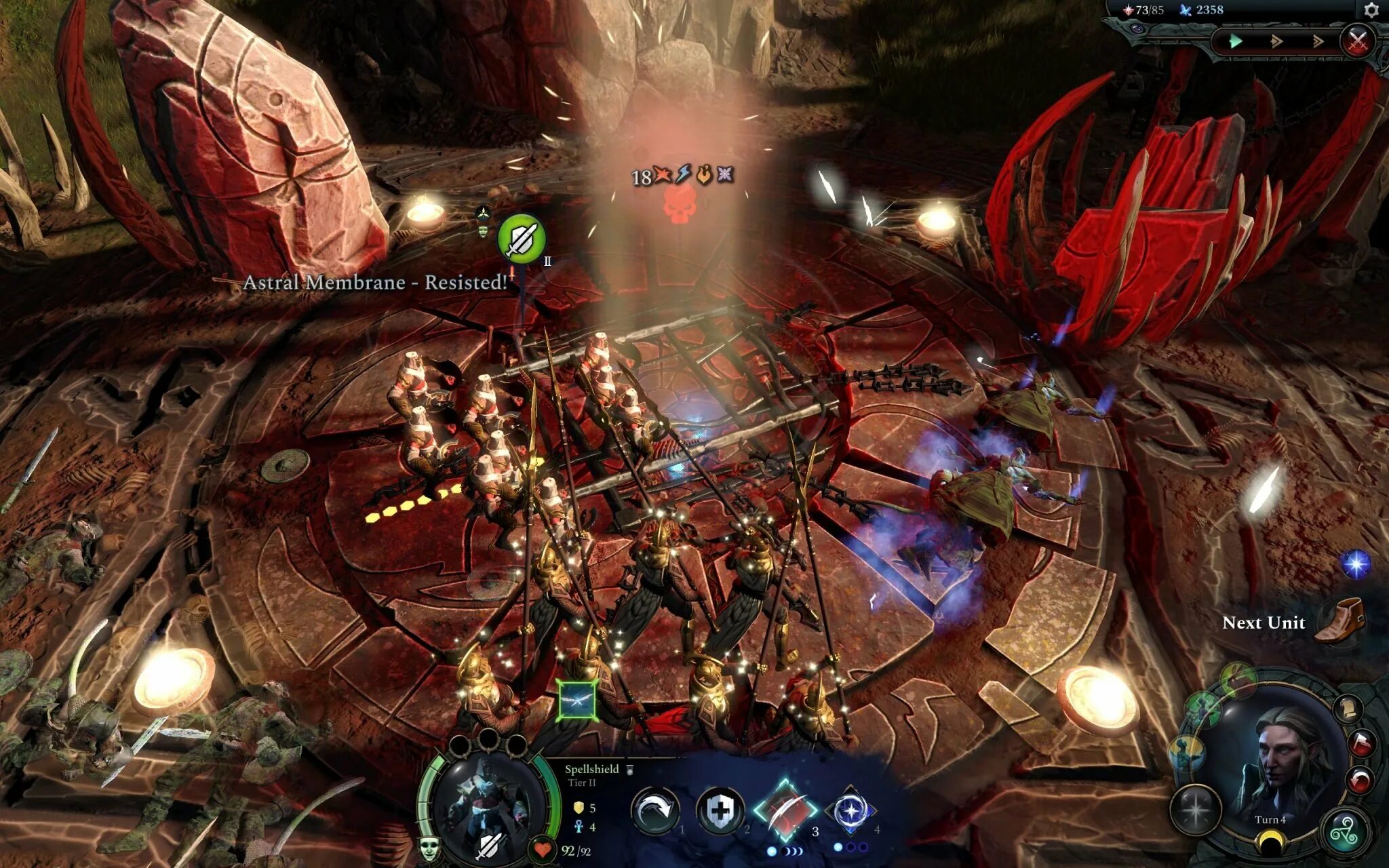Click the green sword-shield status icon above unit
This screenshot has width=1389, height=868.
pyautogui.click(x=521, y=238)
